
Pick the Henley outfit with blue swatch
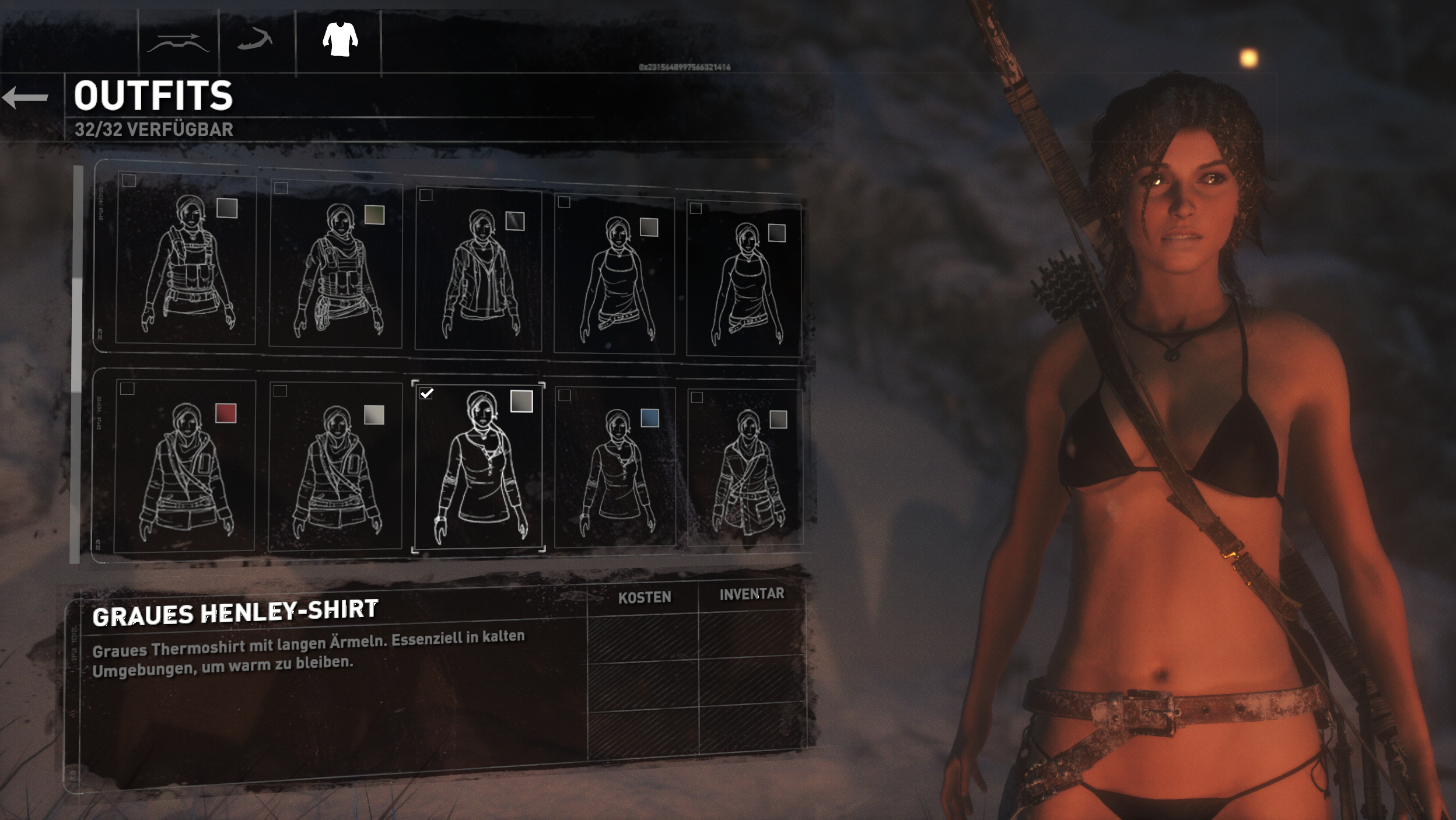(615, 468)
